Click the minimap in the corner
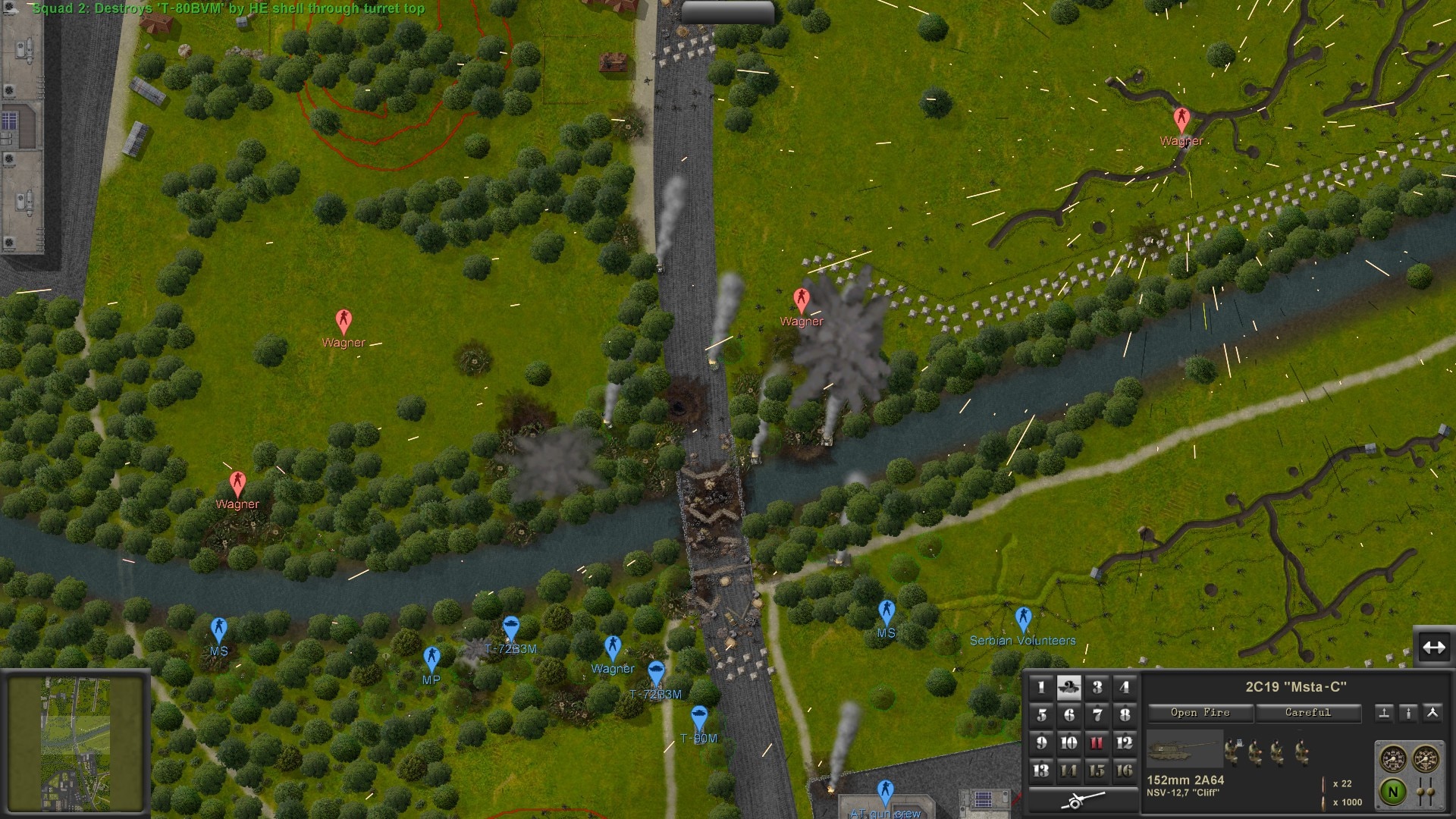 75,745
